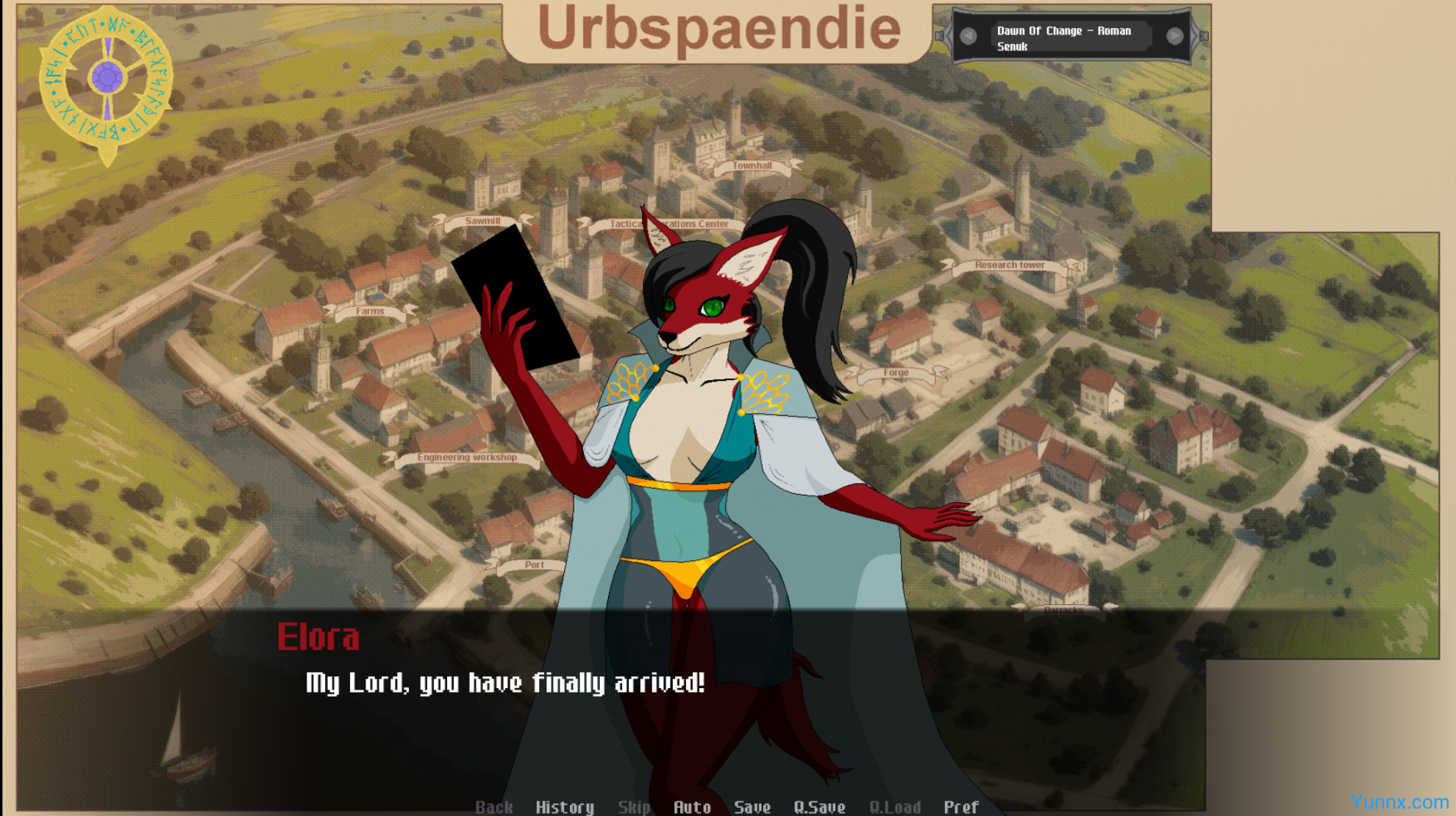Play the next music track
Viewport: 1456px width, 816px height.
tap(1174, 36)
